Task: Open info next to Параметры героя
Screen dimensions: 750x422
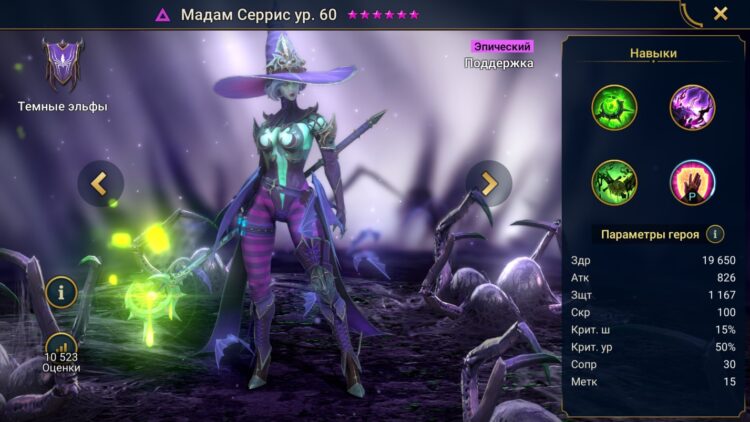Action: (x=715, y=234)
